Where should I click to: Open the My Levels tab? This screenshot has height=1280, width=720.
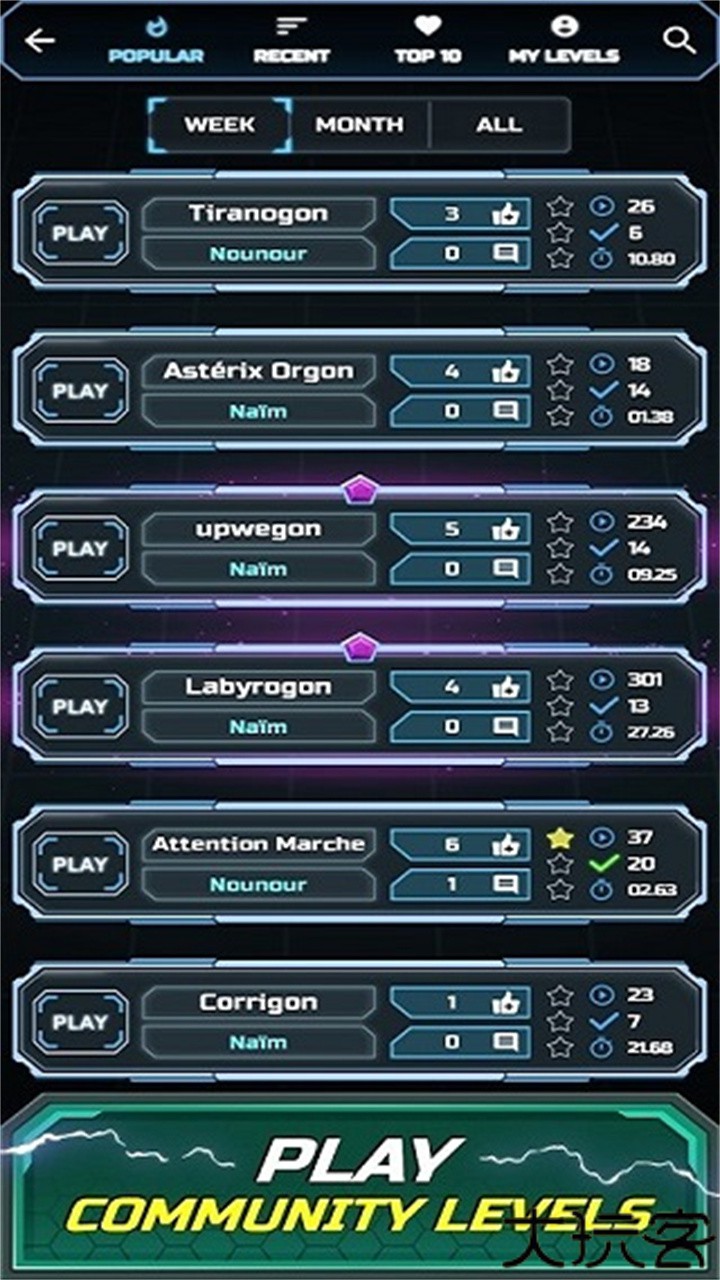pos(564,41)
